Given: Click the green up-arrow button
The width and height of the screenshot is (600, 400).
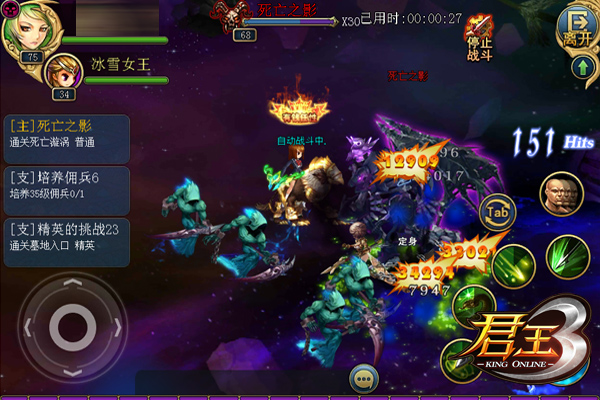Looking at the screenshot, I should tap(582, 69).
